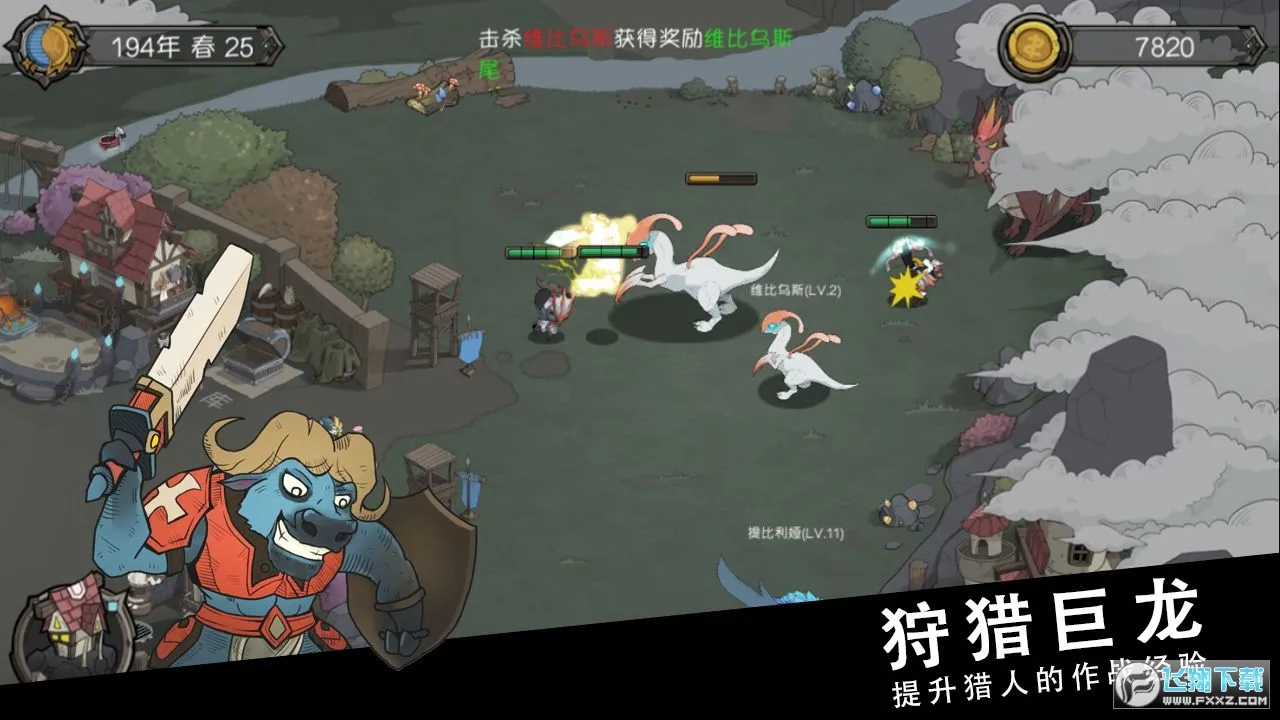The height and width of the screenshot is (720, 1280).
Task: Click the blue flag near the tower
Action: [468, 347]
